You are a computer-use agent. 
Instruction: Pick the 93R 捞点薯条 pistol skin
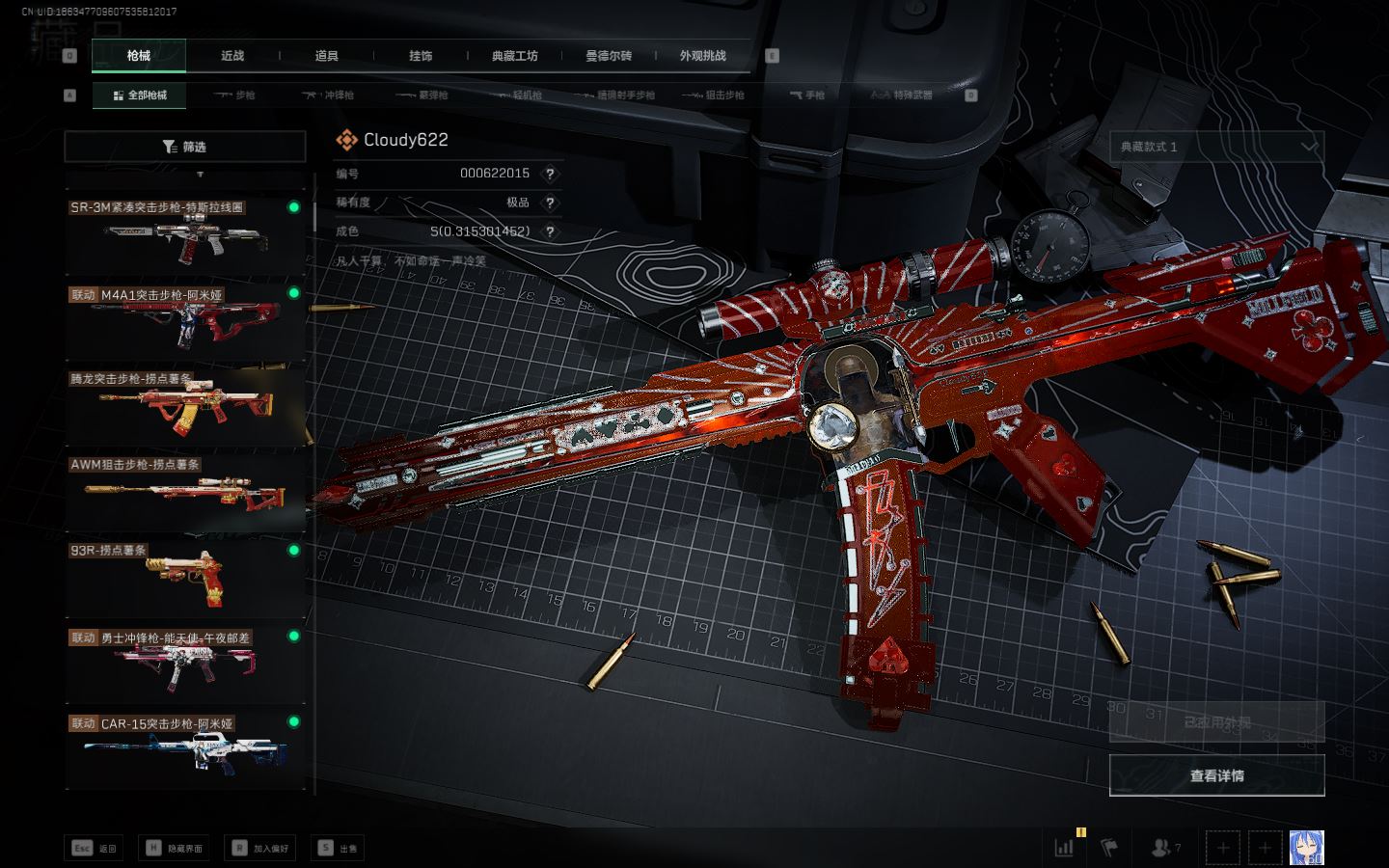click(x=184, y=579)
